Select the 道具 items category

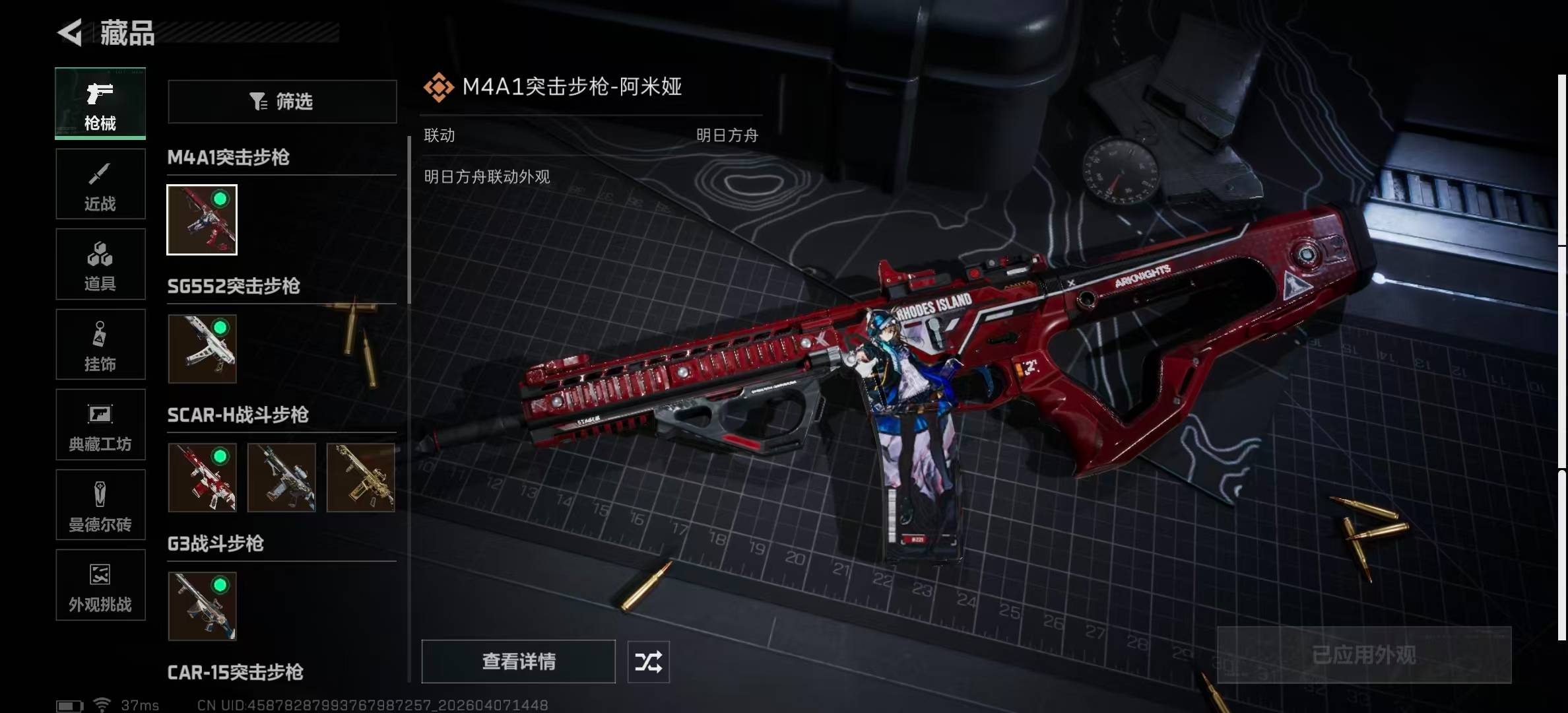[x=100, y=265]
